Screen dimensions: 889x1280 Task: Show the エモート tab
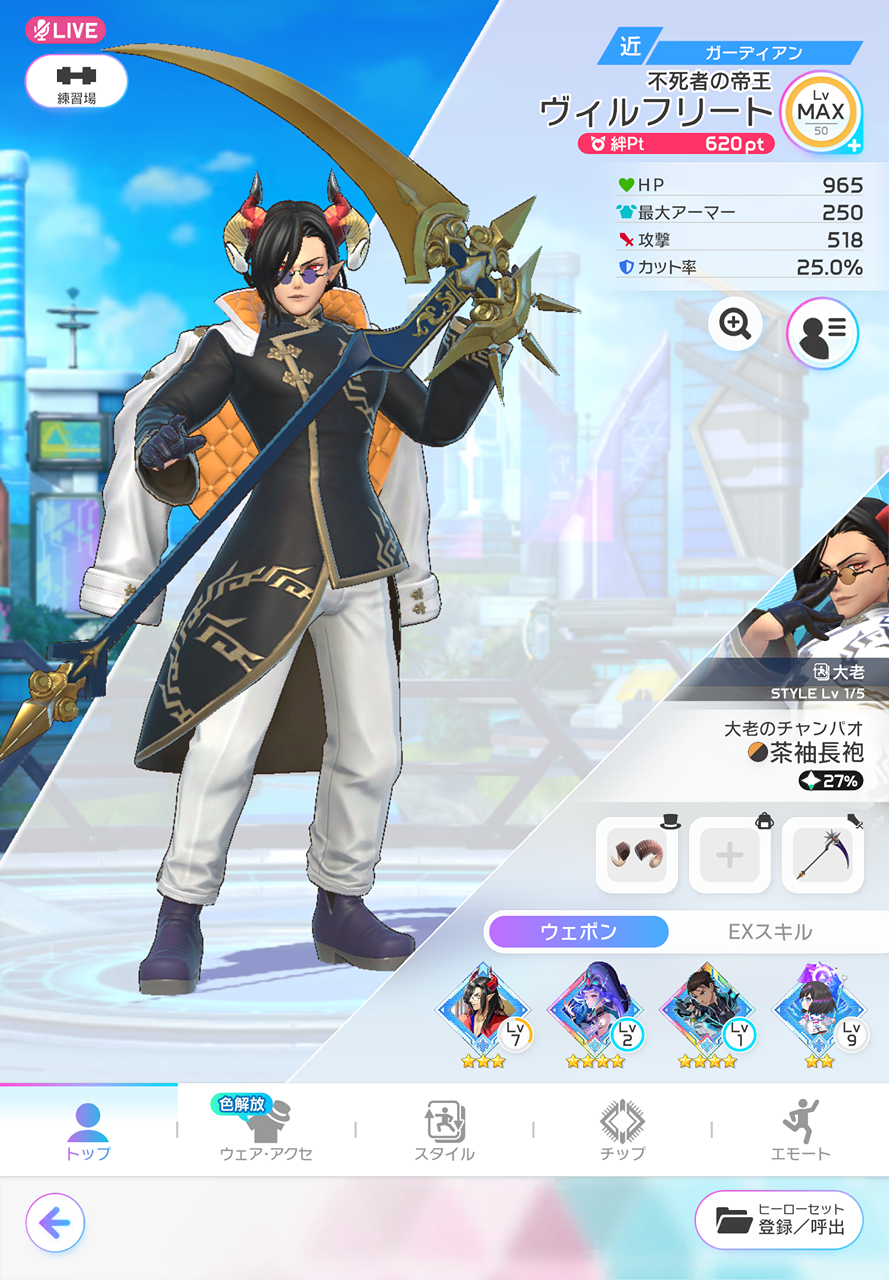point(800,1130)
